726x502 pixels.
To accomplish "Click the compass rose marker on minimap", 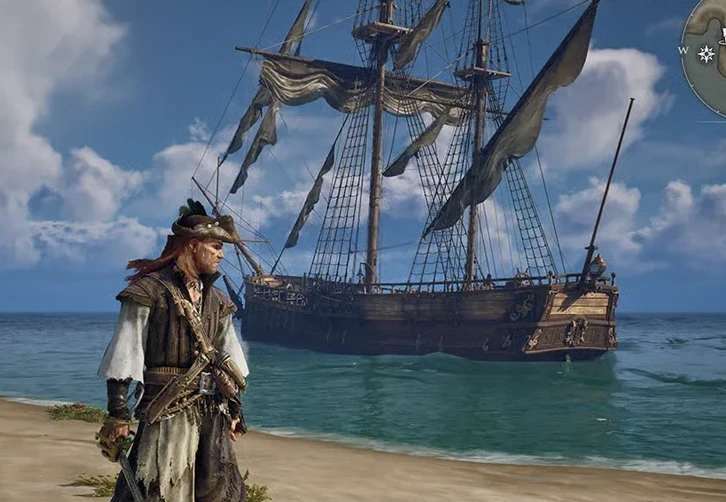I will [x=707, y=53].
